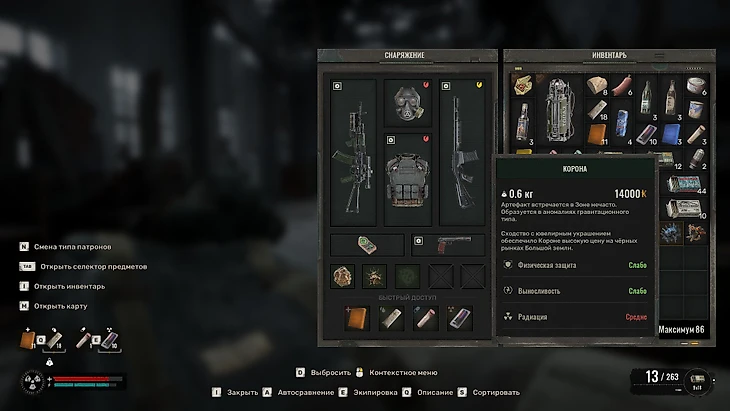This screenshot has height=411, width=730.
Task: Click the Выбросить drop option
Action: 330,372
